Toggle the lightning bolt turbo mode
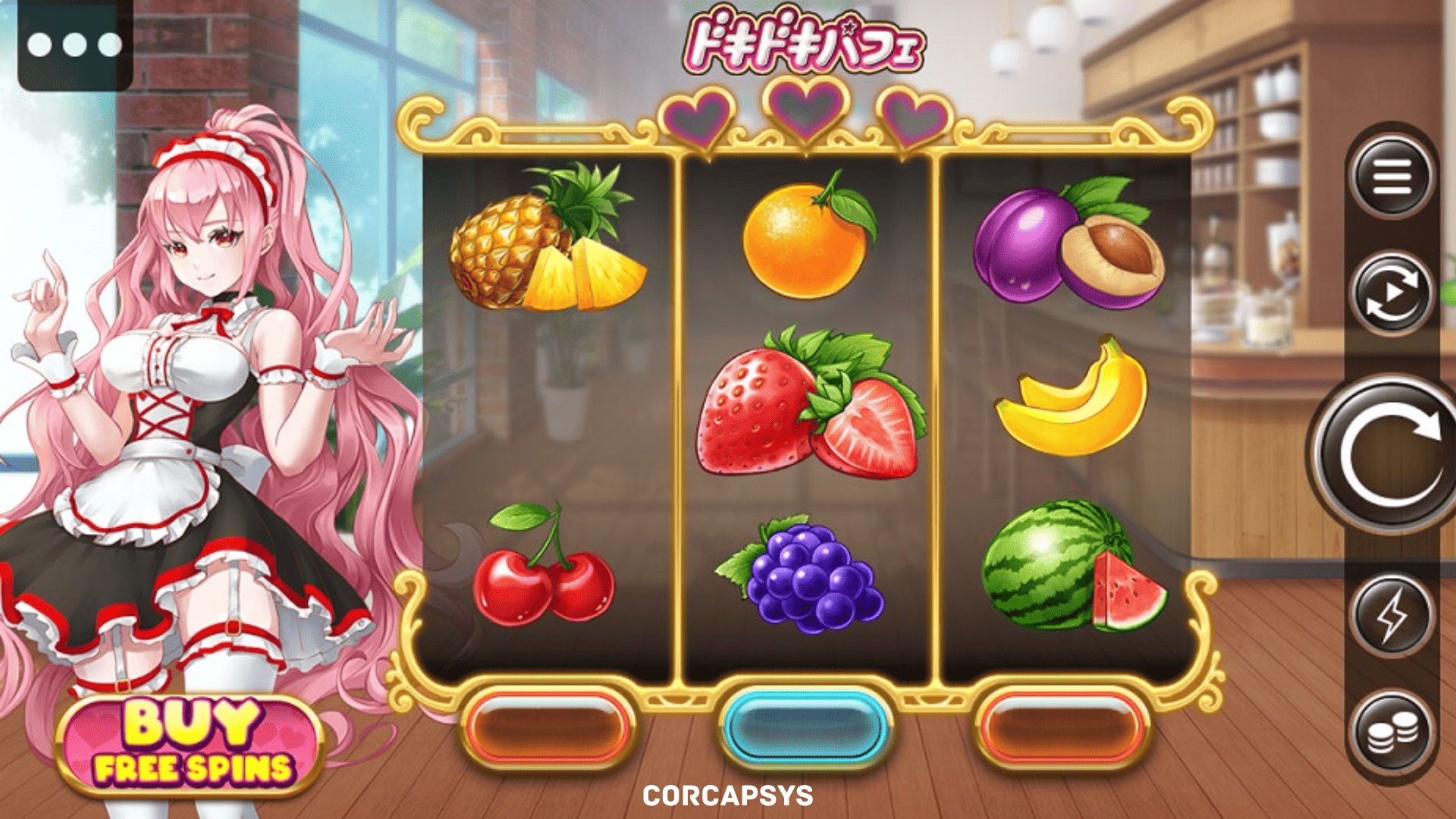The image size is (1456, 819). tap(1392, 615)
